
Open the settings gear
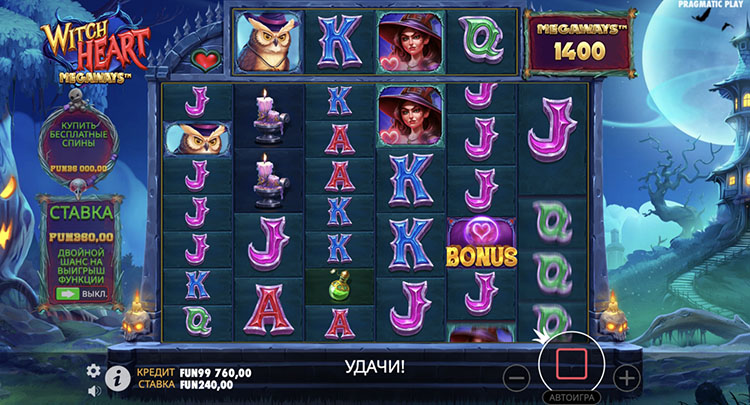(94, 370)
